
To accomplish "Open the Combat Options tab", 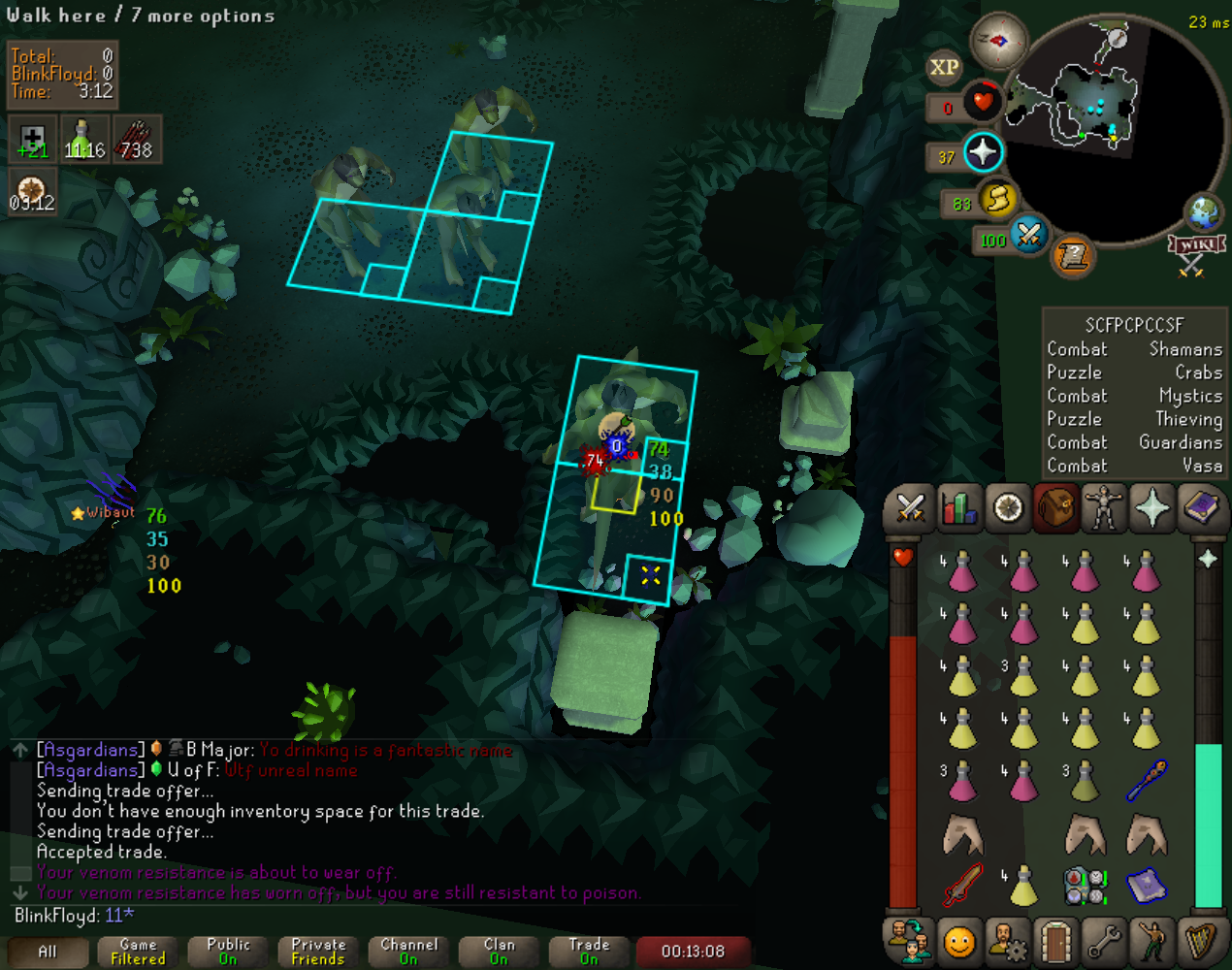I will [x=910, y=507].
